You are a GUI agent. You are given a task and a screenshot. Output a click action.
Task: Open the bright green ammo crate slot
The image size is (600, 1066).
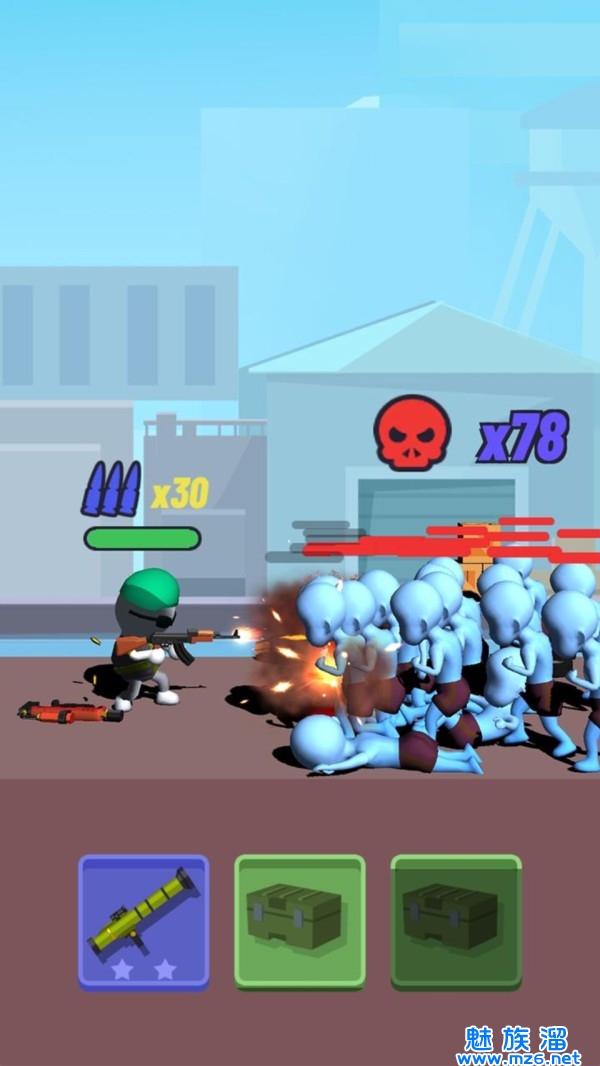(x=299, y=920)
